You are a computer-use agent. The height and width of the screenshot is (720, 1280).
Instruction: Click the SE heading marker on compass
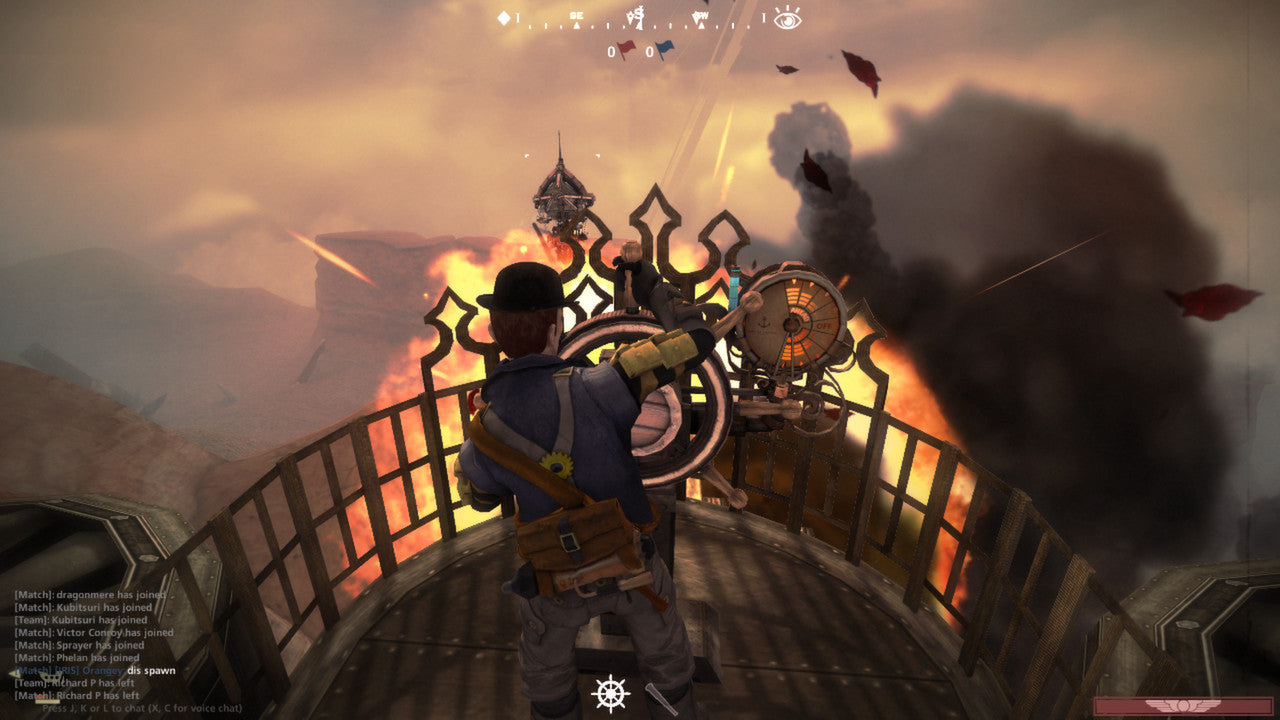click(x=576, y=16)
